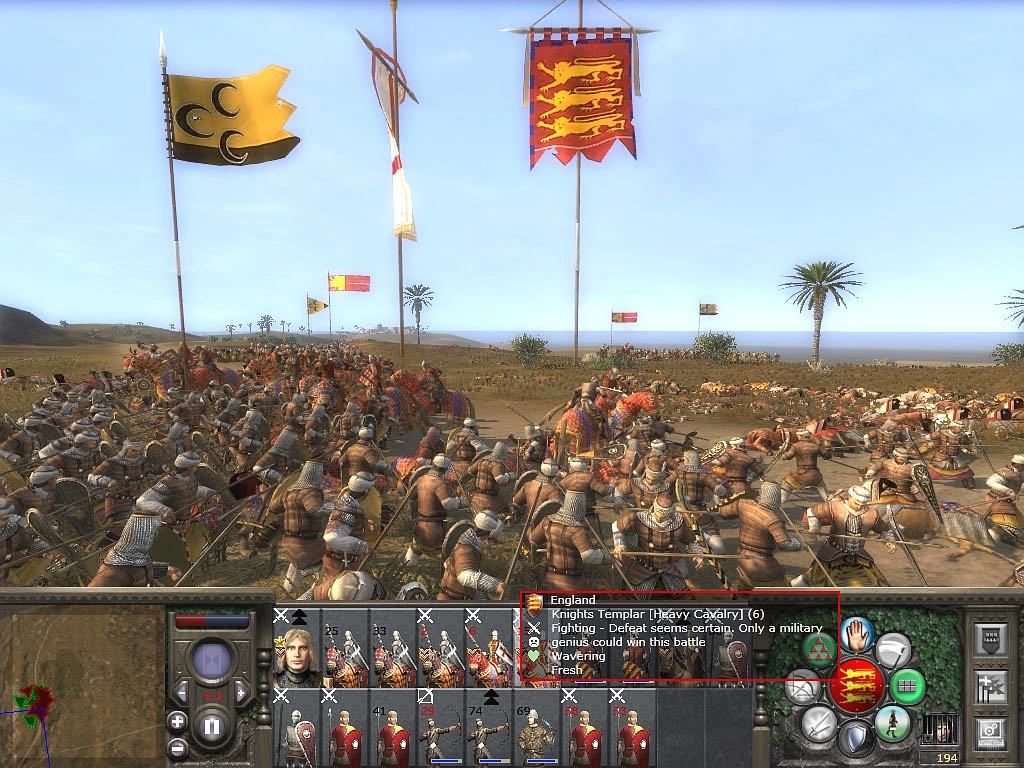
Task: Click the battle minimap
Action: coord(82,682)
